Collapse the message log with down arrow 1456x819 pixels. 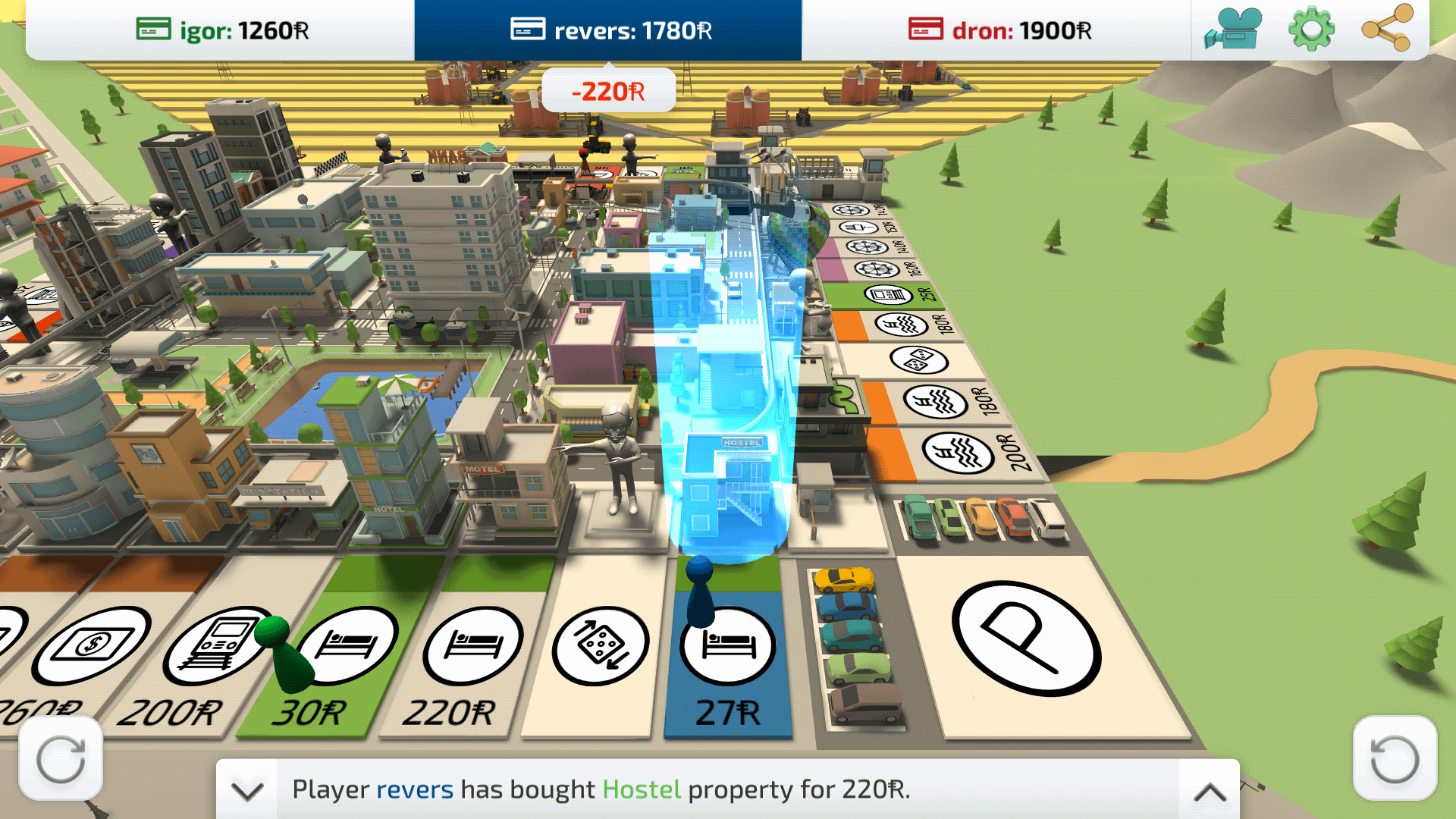pos(247,790)
